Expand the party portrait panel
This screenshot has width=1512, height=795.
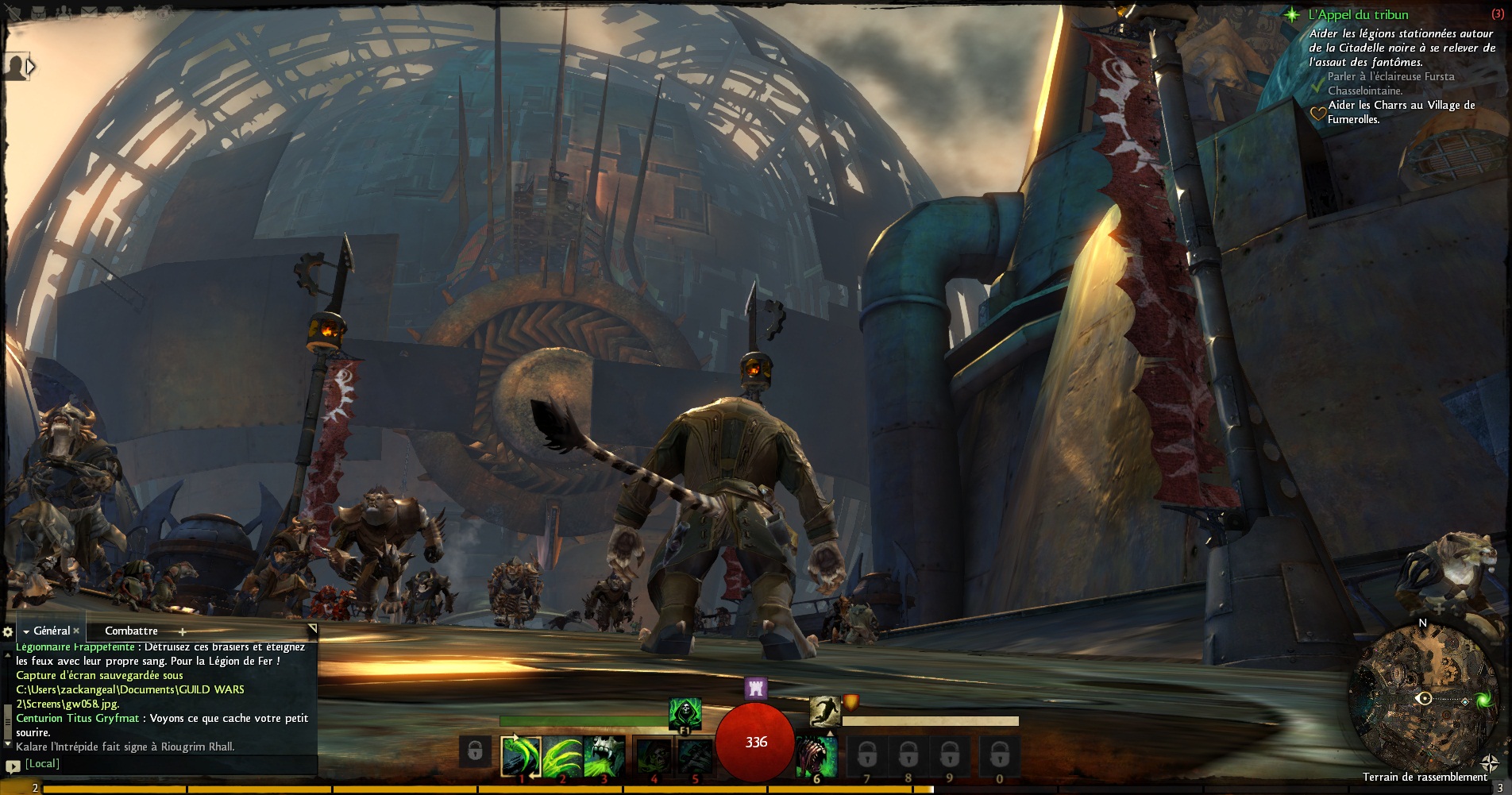point(30,68)
